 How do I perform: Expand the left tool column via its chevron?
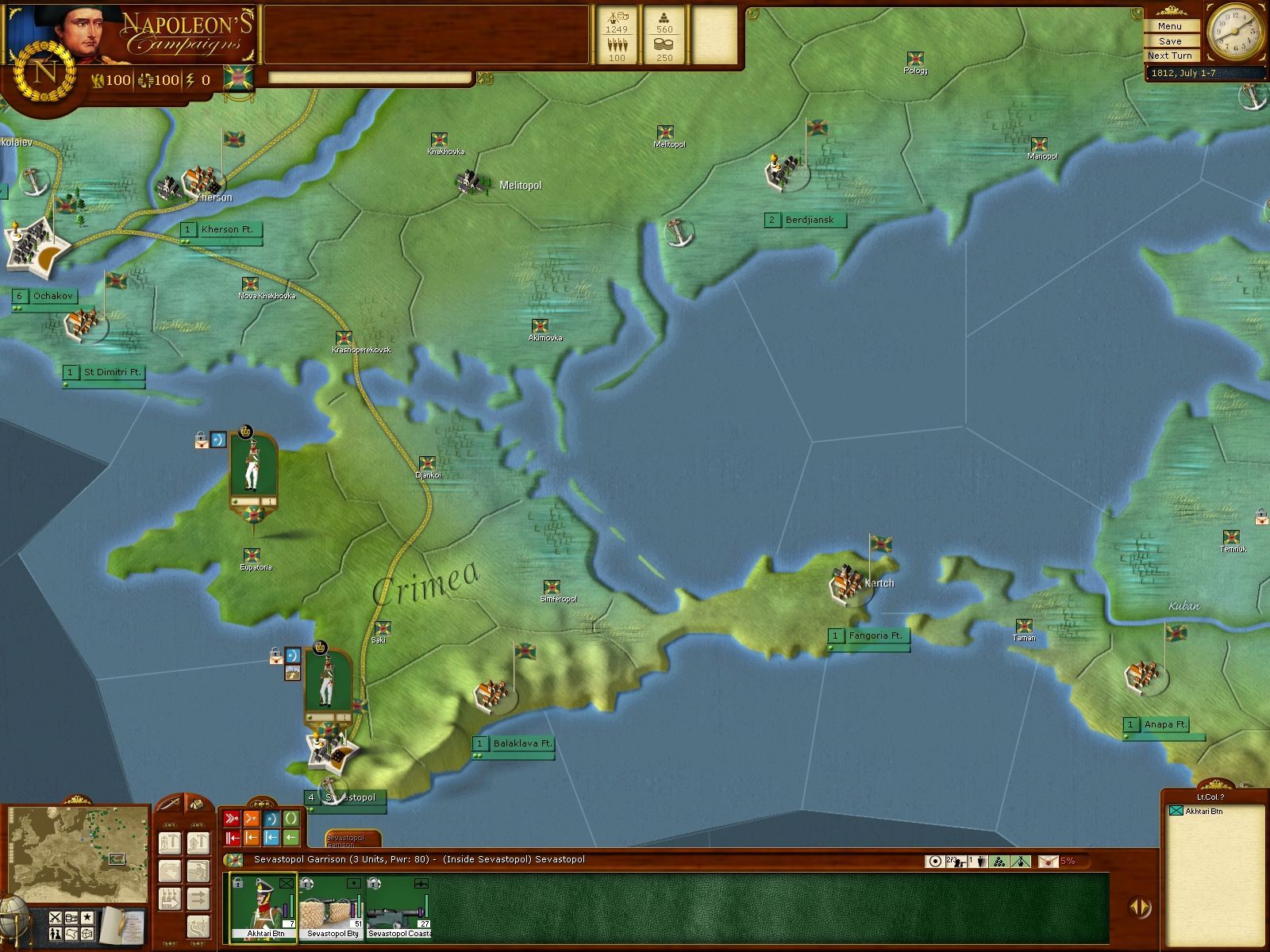pyautogui.click(x=171, y=825)
